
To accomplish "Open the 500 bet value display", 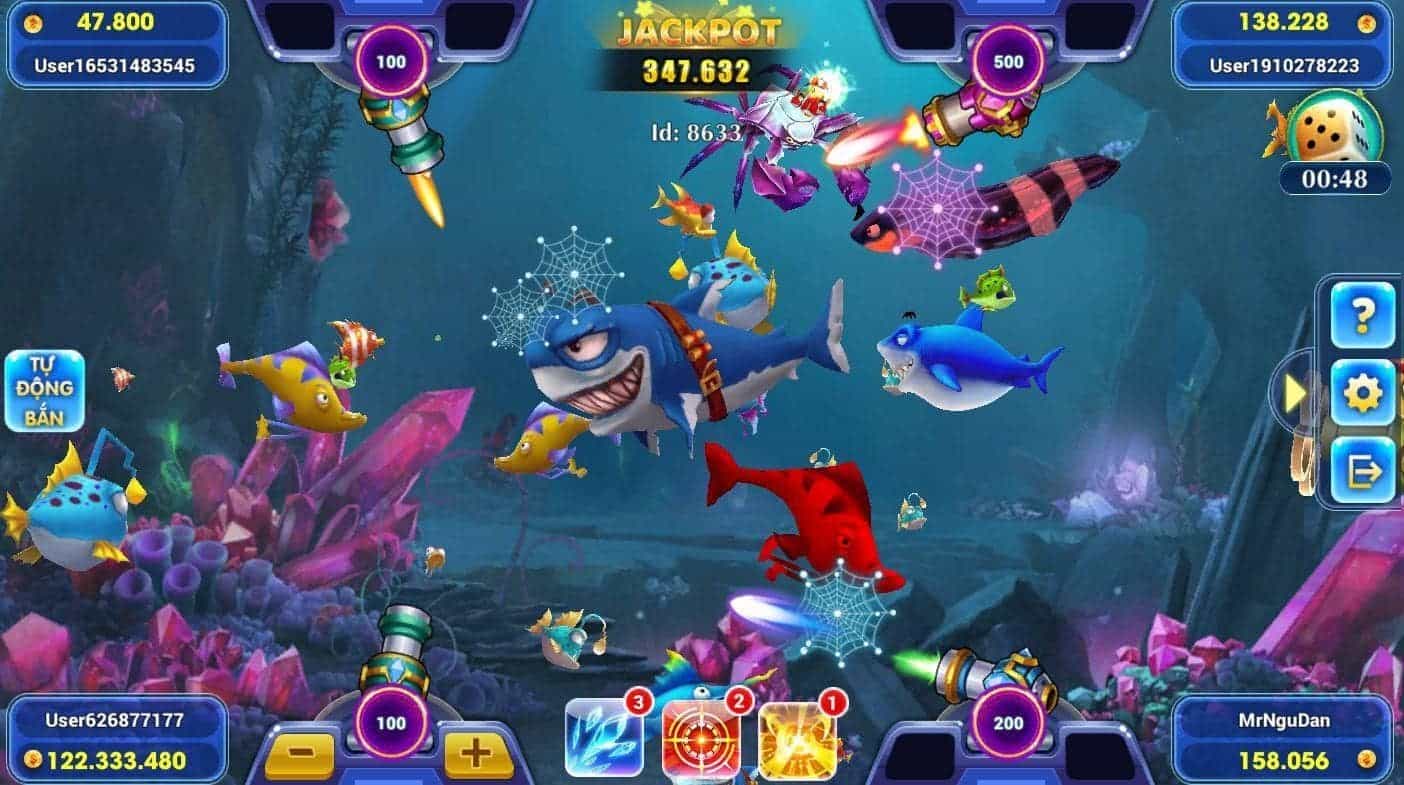I will 1010,60.
